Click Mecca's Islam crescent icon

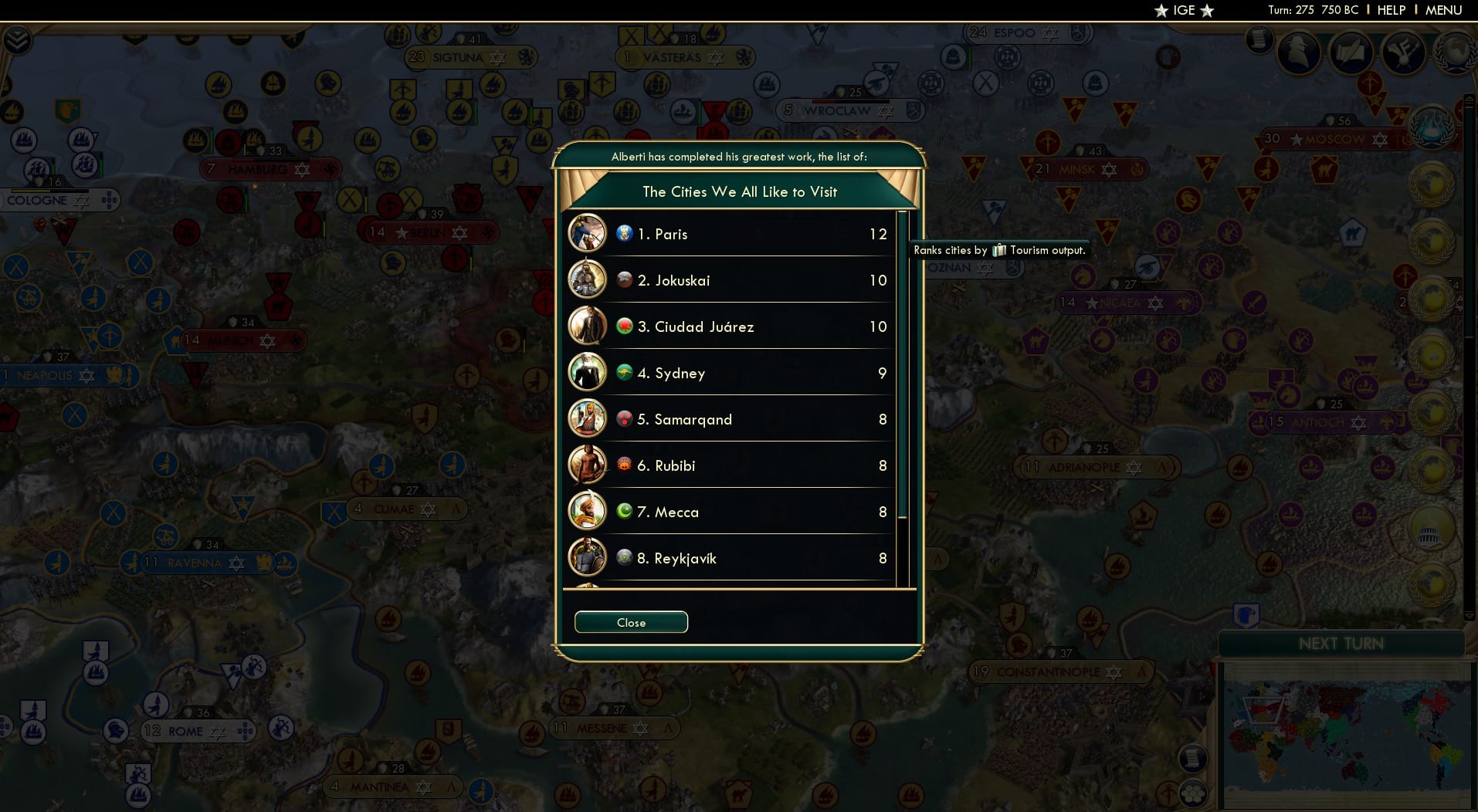[624, 511]
